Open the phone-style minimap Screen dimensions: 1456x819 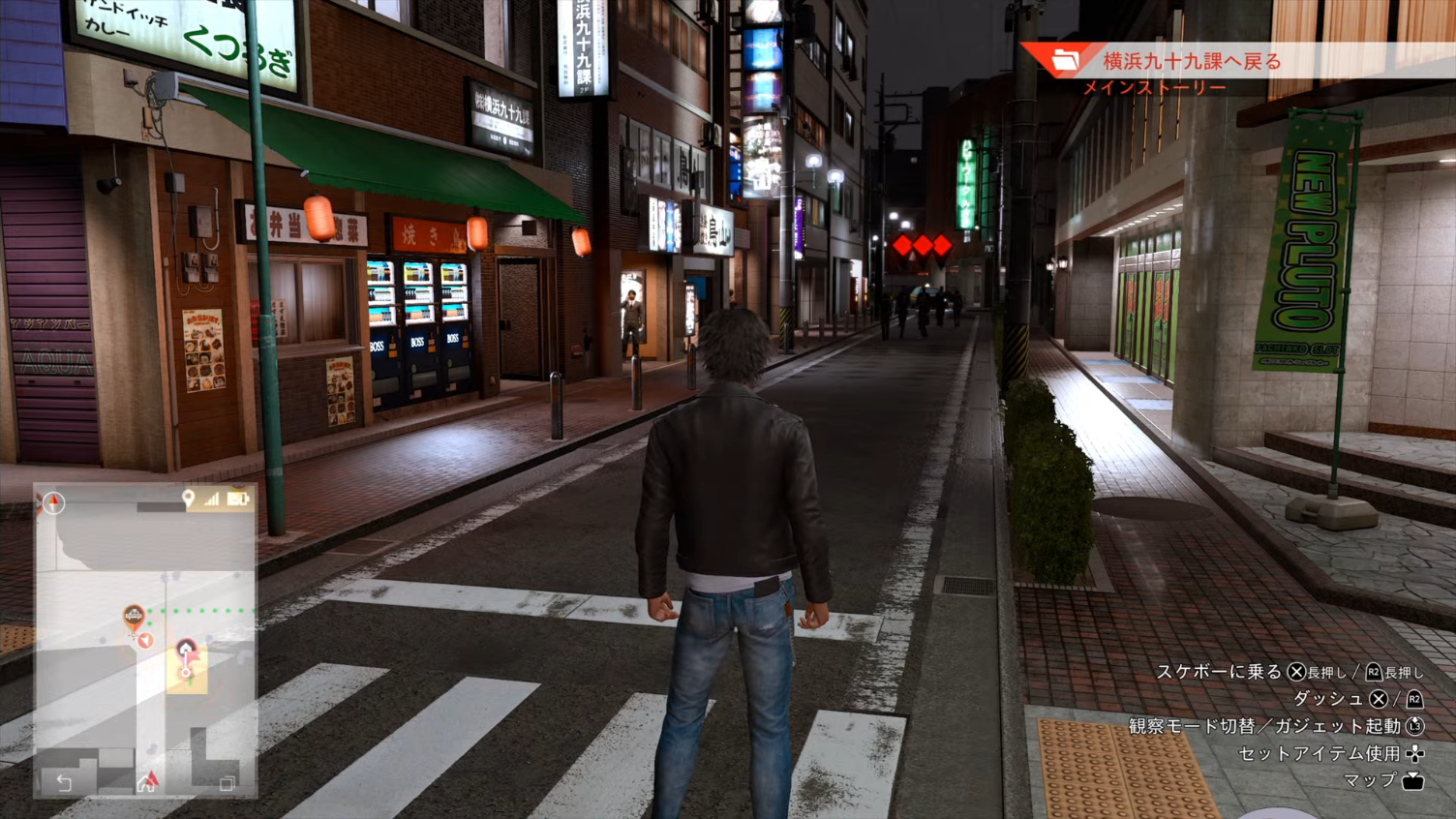point(145,639)
